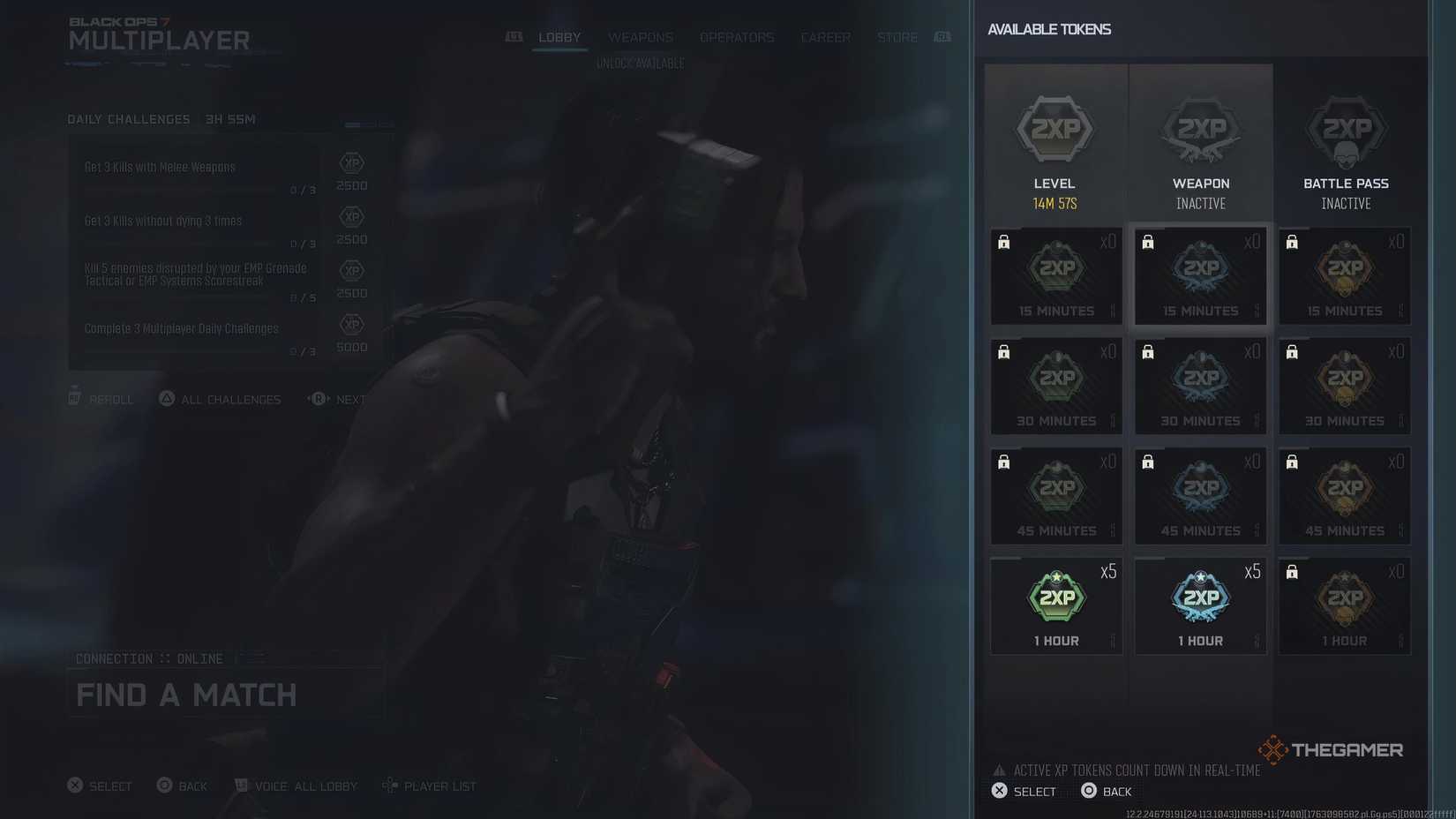1456x819 pixels.
Task: Activate the blue 1 Hour Weapon XP token
Action: [1200, 605]
